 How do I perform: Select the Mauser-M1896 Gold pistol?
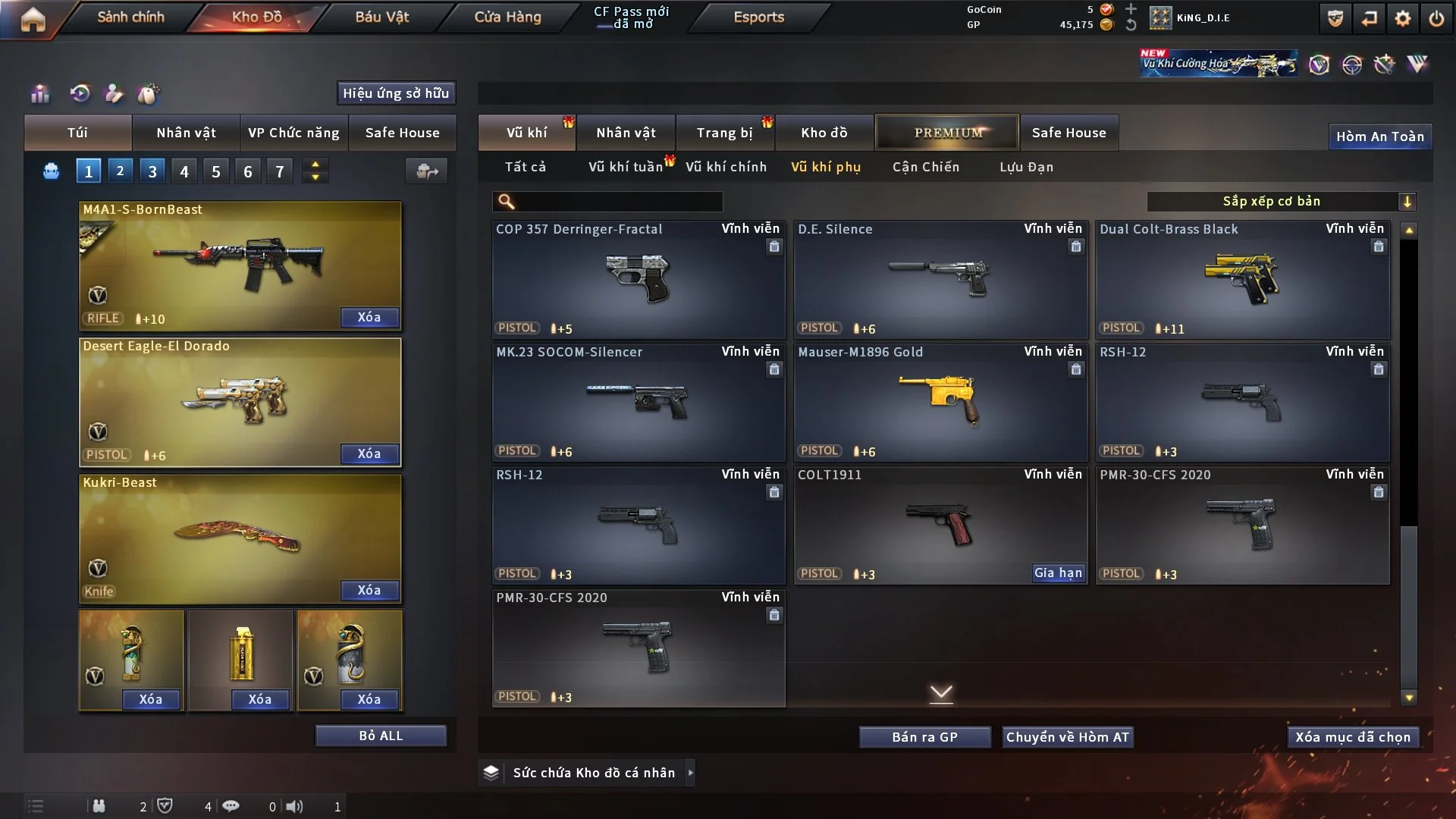940,402
